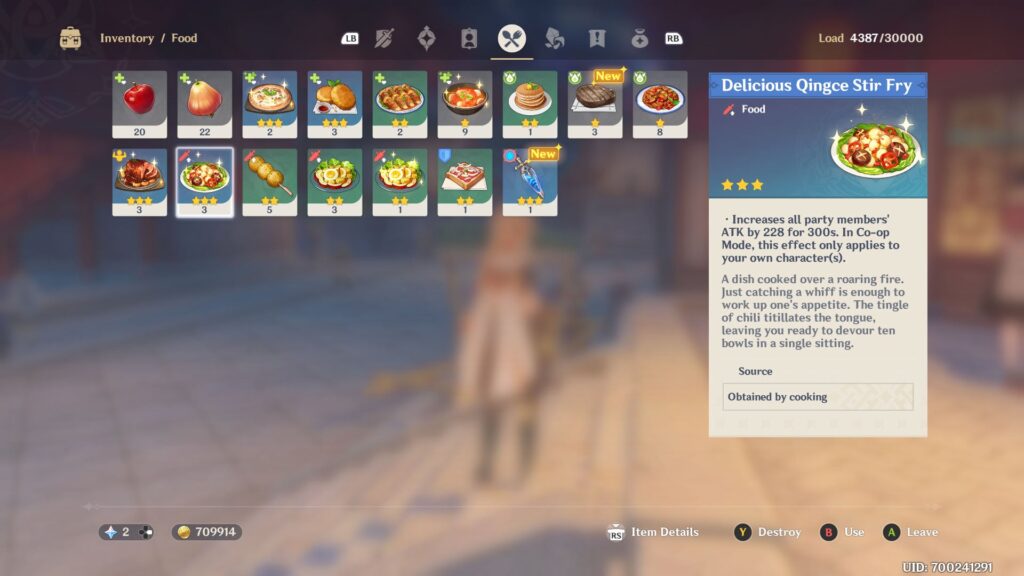This screenshot has width=1024, height=576.
Task: Select the square sandwich dish slot
Action: (x=464, y=181)
